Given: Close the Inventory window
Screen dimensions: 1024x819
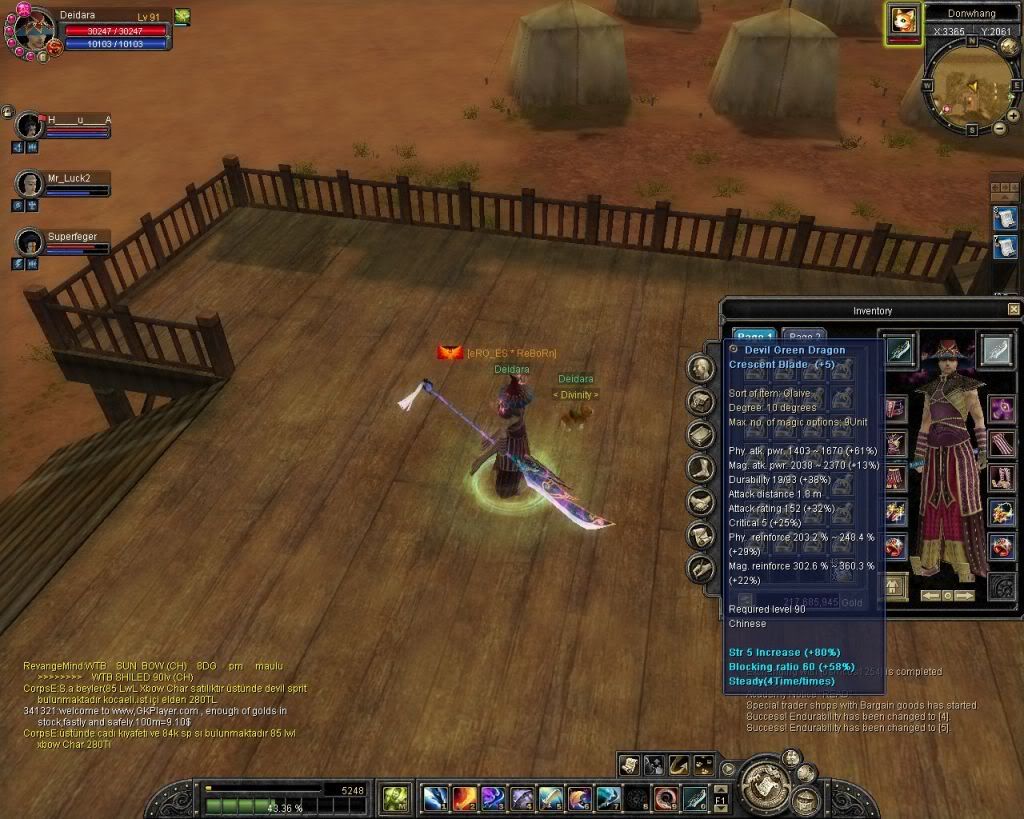Looking at the screenshot, I should click(1013, 310).
